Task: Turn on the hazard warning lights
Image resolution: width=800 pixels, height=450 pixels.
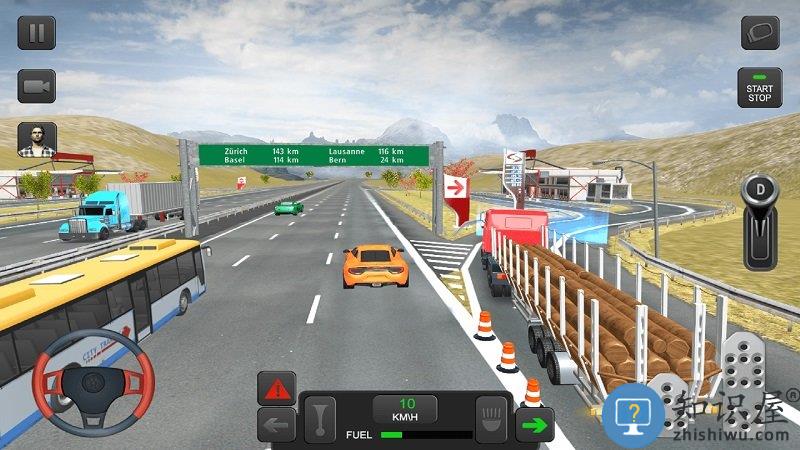Action: tap(276, 388)
